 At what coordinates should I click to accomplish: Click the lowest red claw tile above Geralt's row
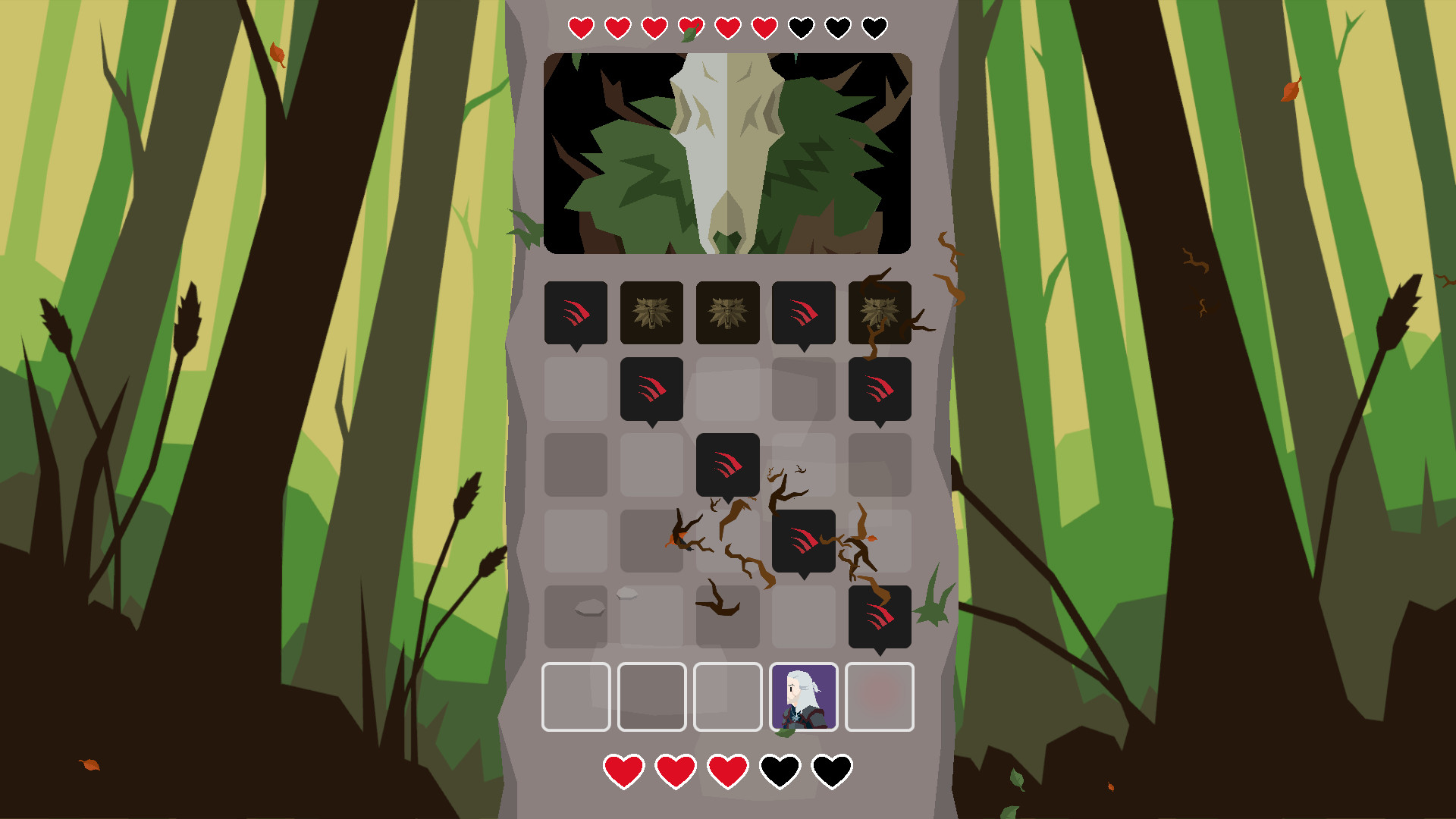point(880,617)
